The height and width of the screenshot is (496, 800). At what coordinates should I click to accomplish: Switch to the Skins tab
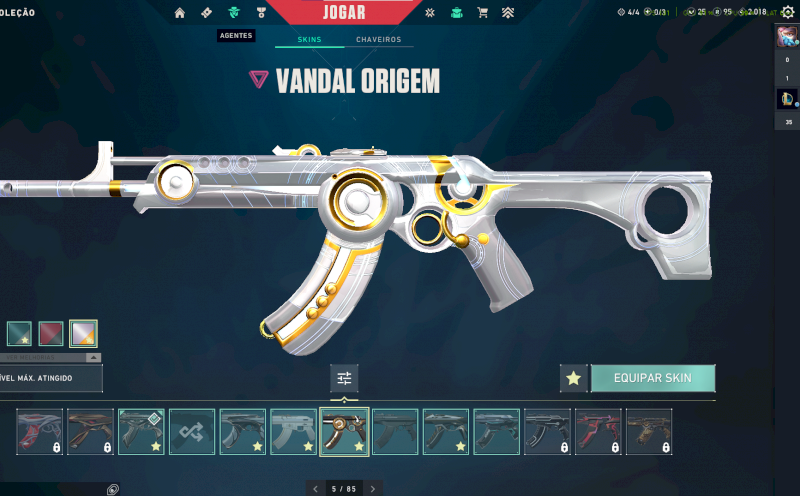tap(307, 40)
